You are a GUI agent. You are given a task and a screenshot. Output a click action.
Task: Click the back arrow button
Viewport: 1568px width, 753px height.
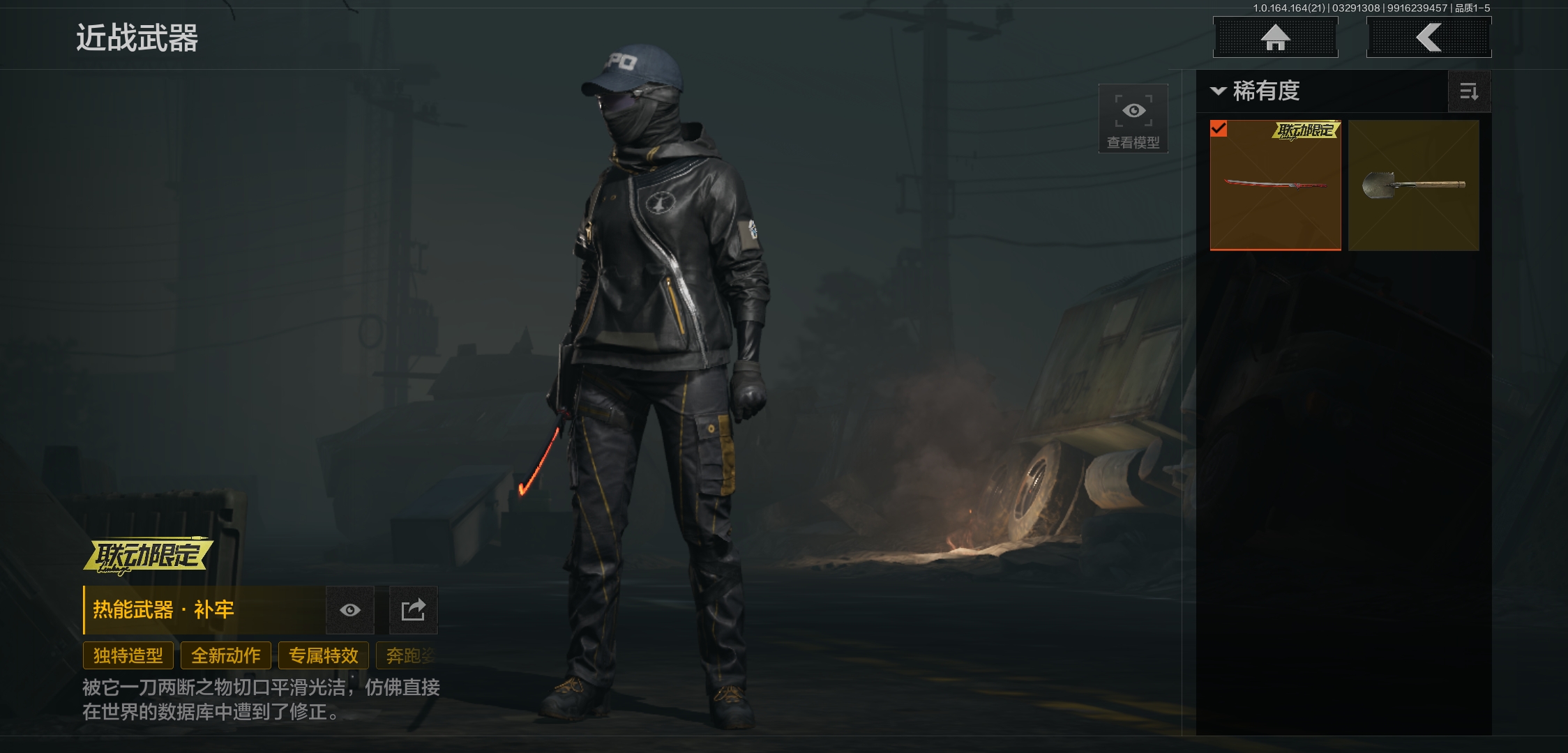point(1428,38)
